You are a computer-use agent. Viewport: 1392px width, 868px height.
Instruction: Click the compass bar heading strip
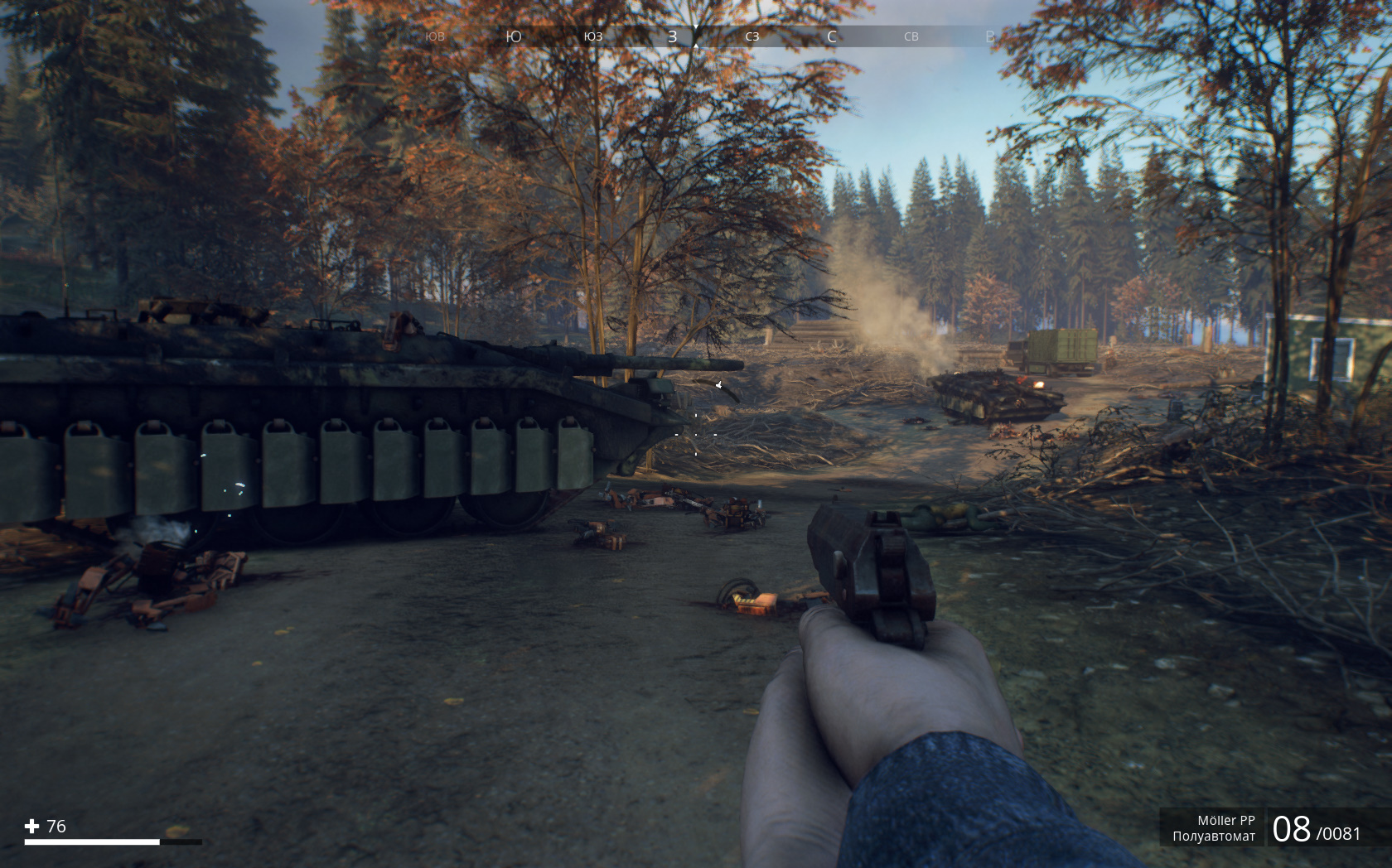(696, 36)
